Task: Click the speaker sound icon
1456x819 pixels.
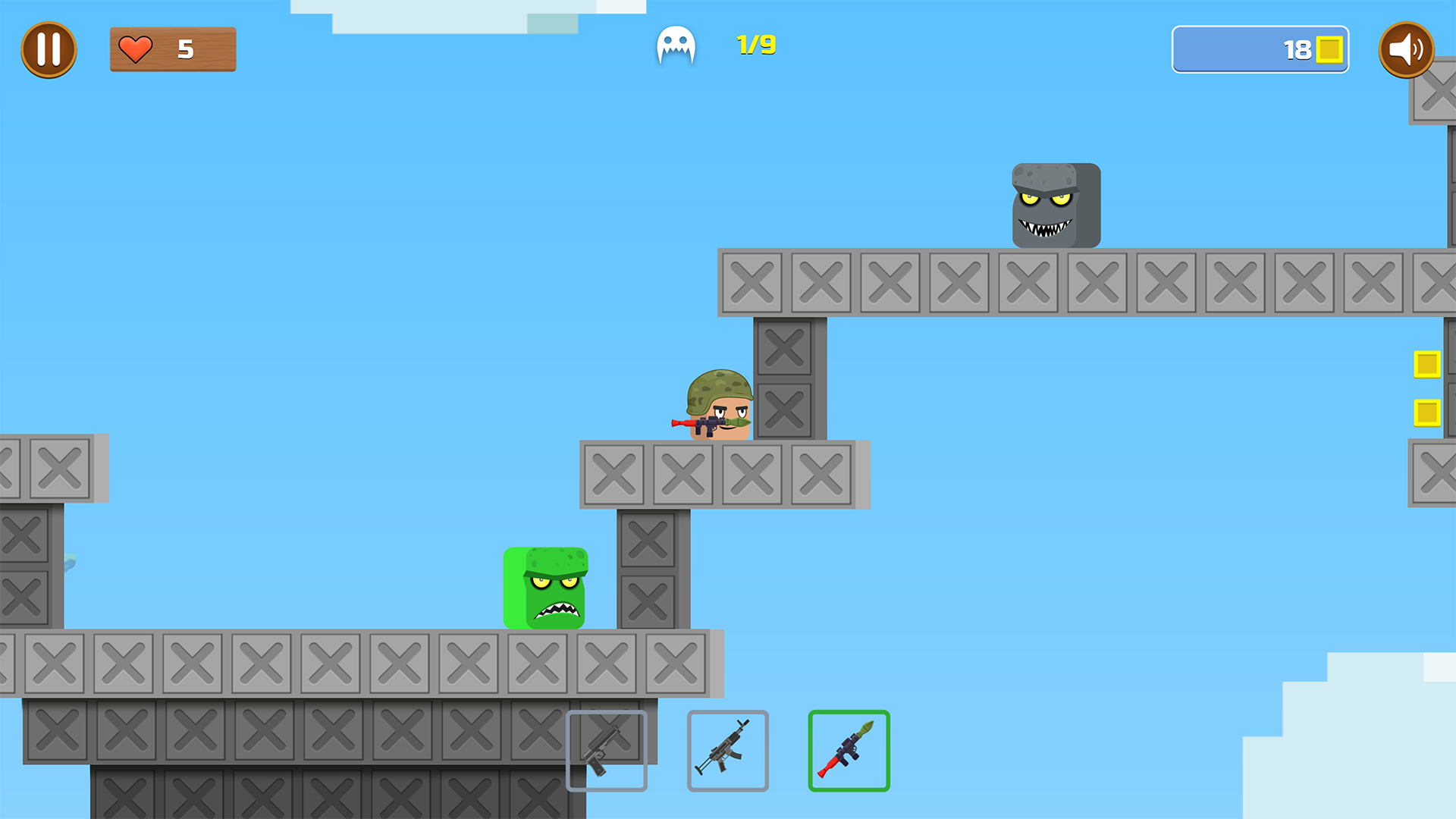Action: 1407,50
